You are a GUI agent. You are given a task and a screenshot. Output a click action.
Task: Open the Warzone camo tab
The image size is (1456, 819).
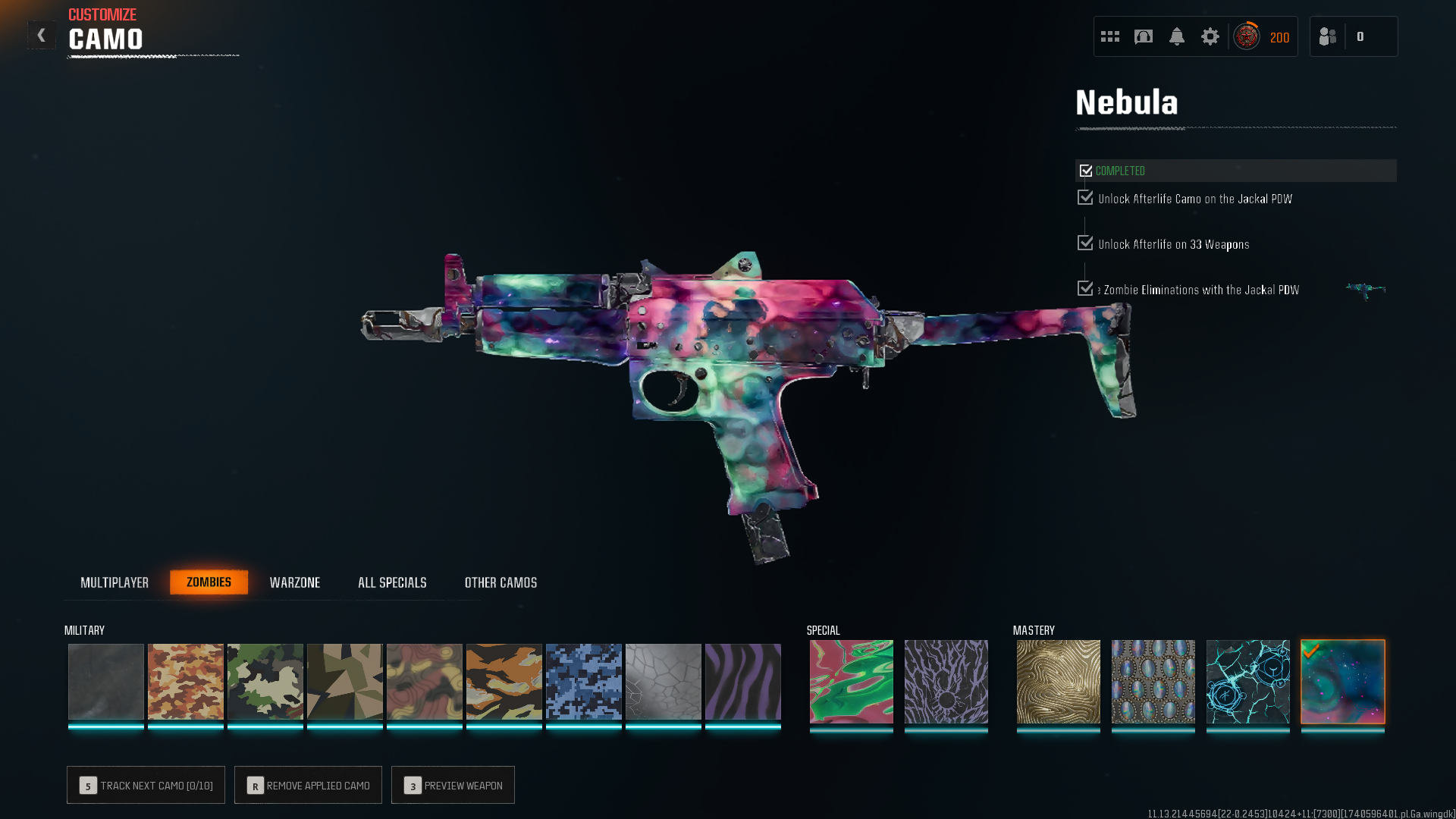[295, 582]
